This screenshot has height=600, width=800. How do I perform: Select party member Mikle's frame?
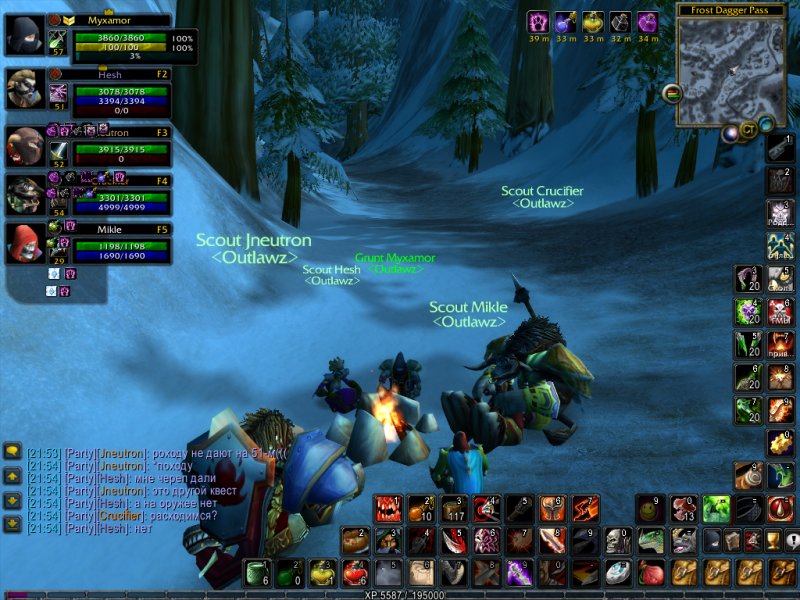pyautogui.click(x=23, y=244)
